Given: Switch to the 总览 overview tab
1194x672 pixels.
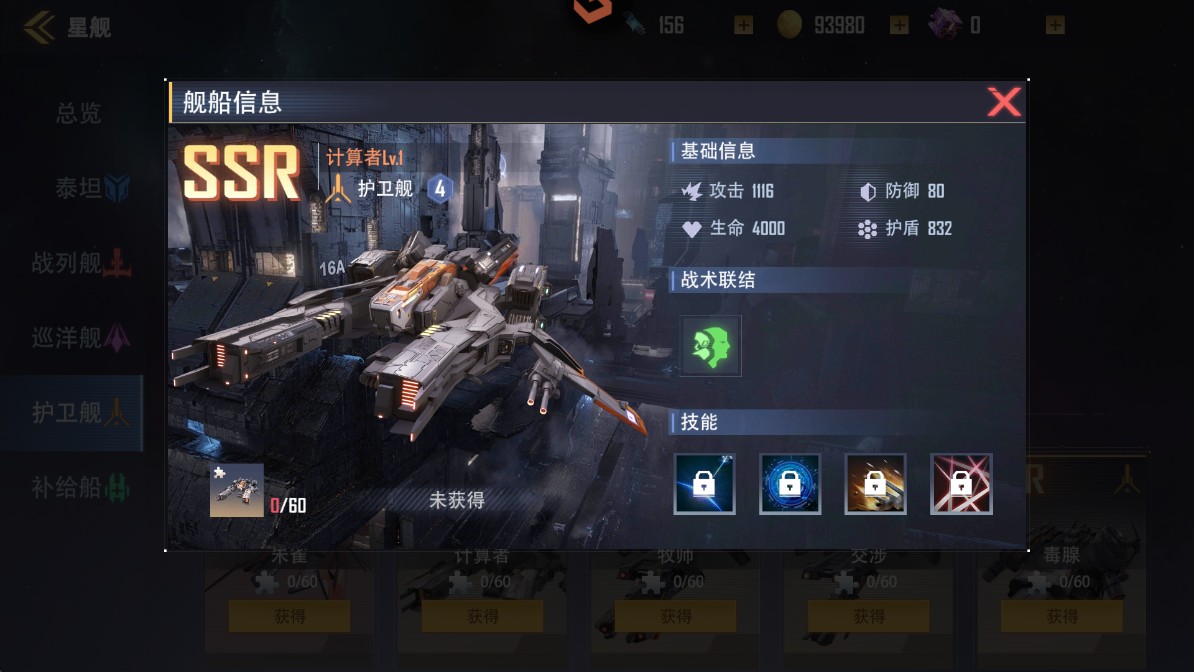Looking at the screenshot, I should point(78,113).
